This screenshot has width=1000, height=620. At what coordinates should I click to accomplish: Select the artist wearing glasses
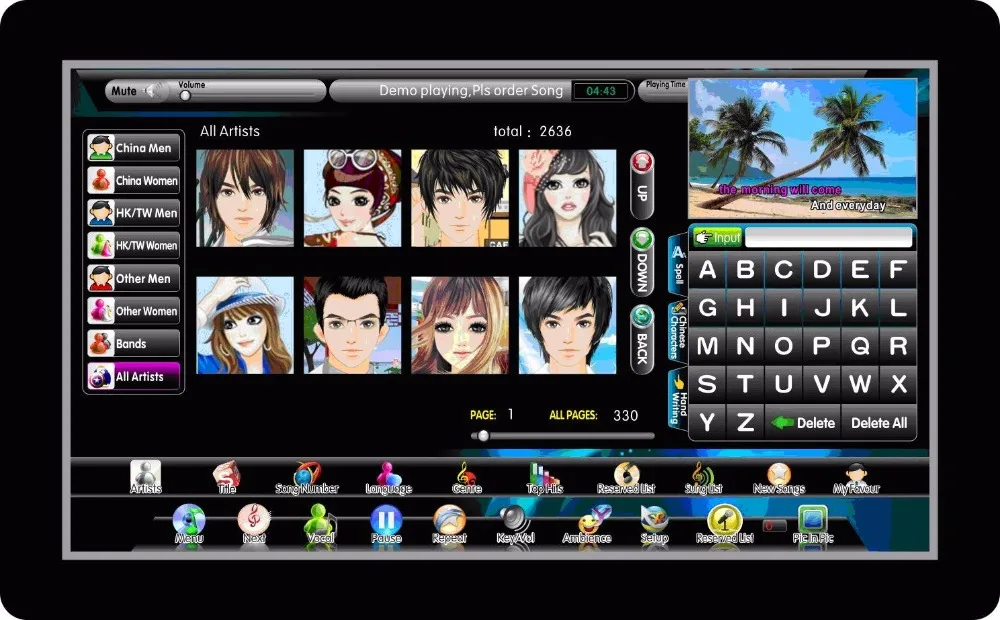coord(352,325)
